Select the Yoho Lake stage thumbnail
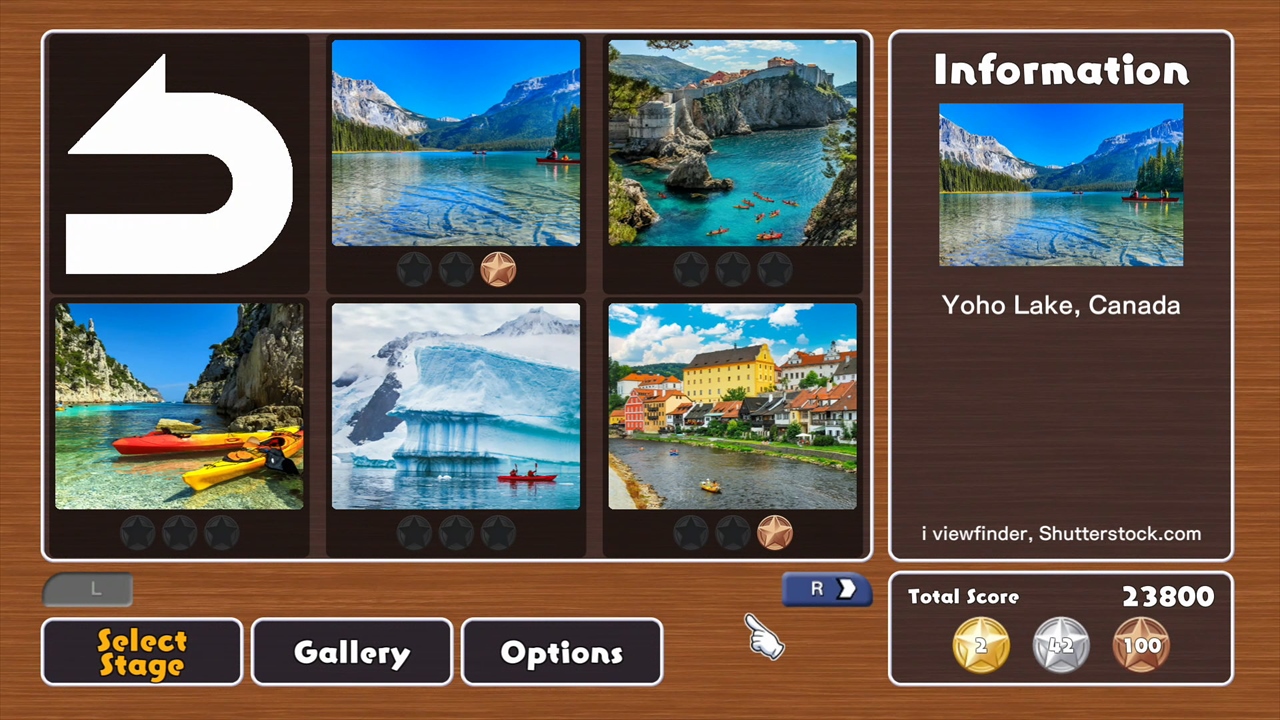 point(455,142)
